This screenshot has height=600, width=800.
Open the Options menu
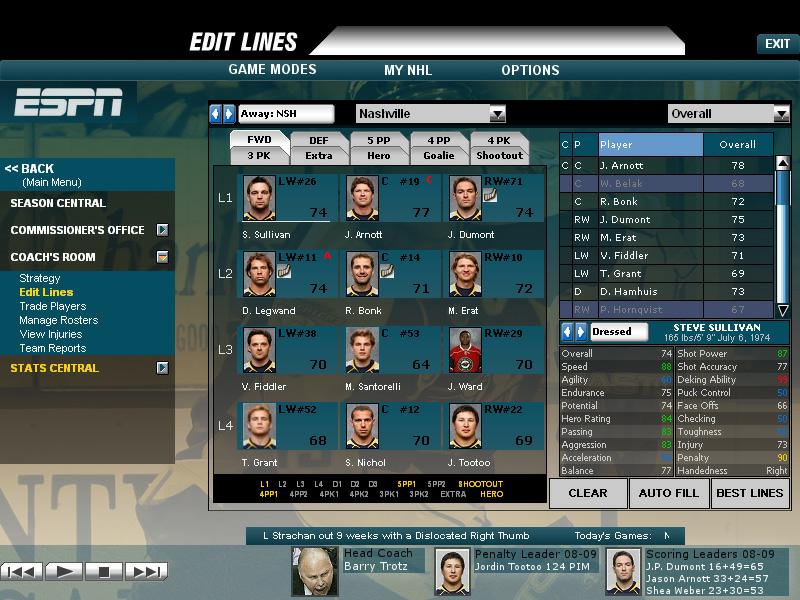tap(530, 70)
